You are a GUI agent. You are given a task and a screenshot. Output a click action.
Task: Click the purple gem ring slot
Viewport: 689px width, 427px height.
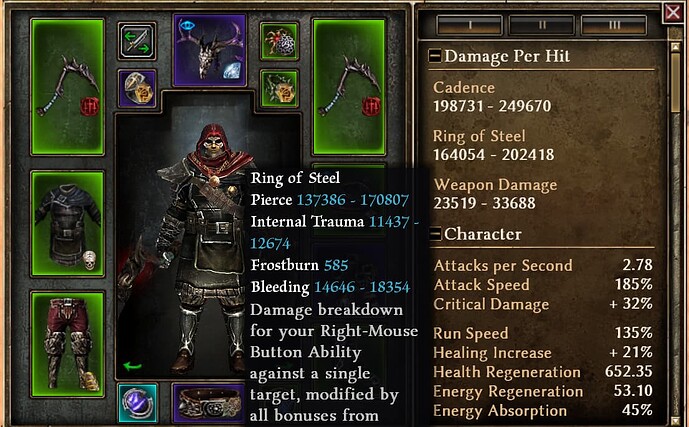137,402
